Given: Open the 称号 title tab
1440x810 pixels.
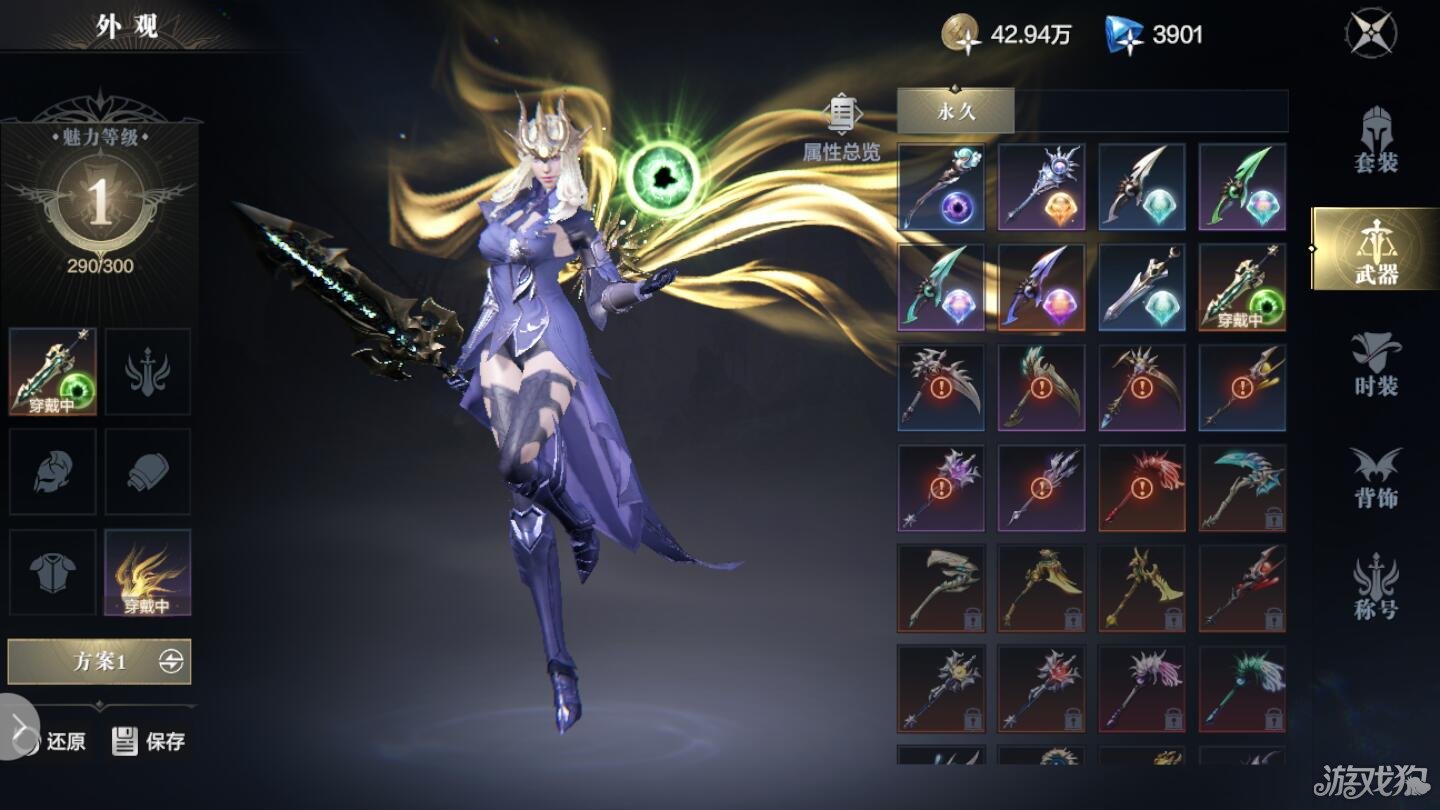Looking at the screenshot, I should [1376, 588].
